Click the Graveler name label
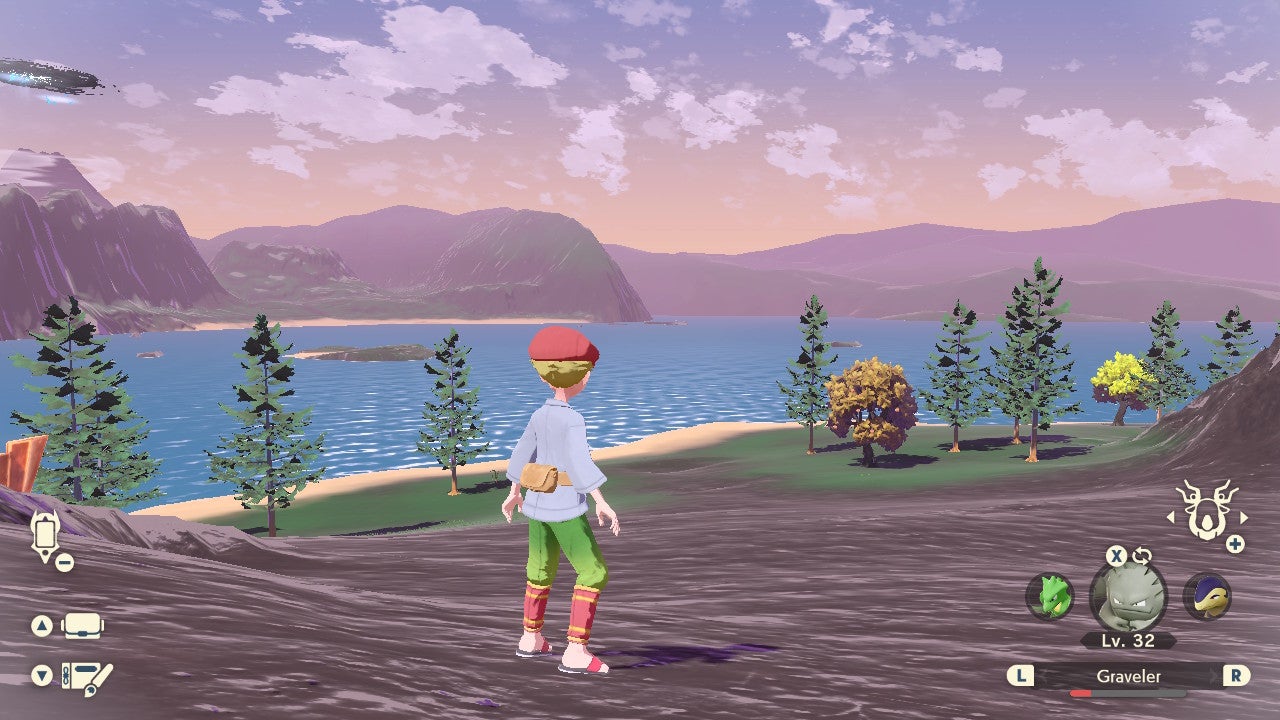This screenshot has height=720, width=1280. [x=1128, y=676]
